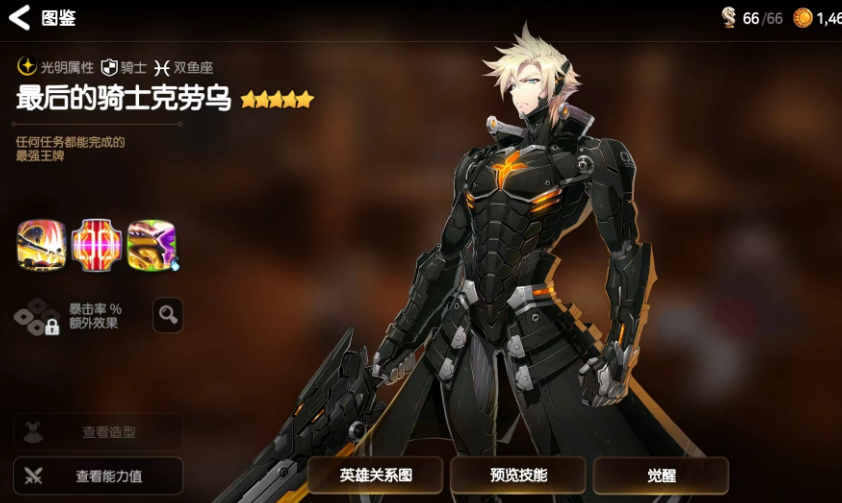Select the red cross shield skill icon
This screenshot has width=842, height=503.
pyautogui.click(x=97, y=245)
